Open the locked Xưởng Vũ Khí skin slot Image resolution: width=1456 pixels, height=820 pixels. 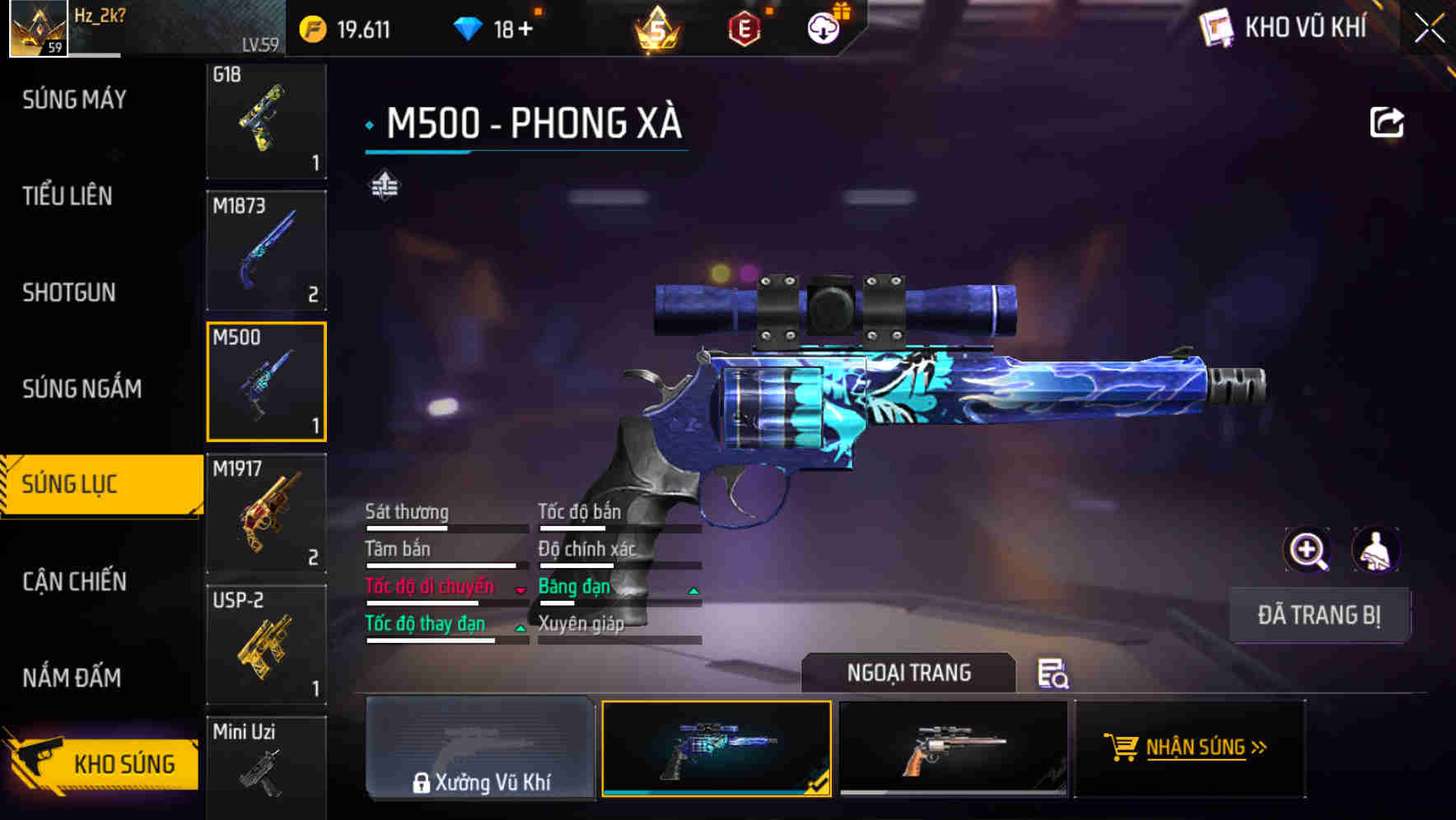(480, 749)
